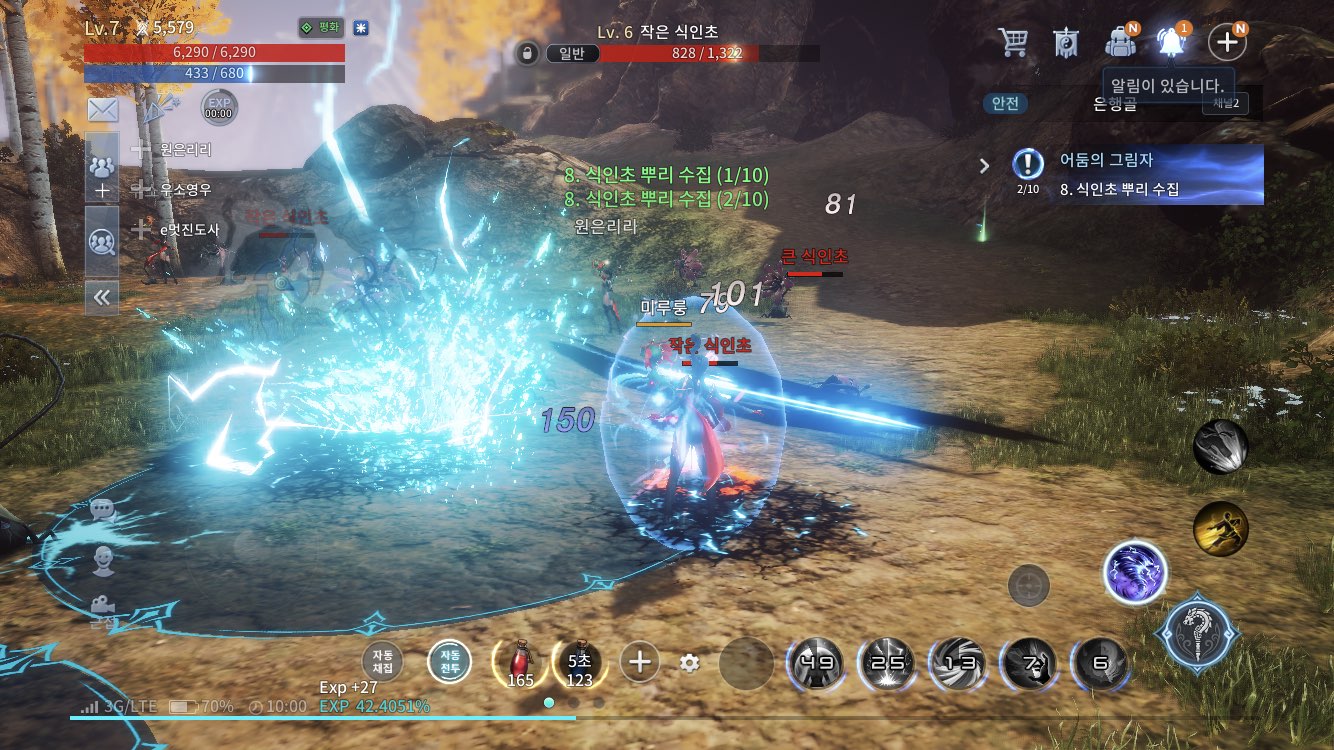Open the shopping cart store
Image resolution: width=1334 pixels, height=750 pixels.
(x=1013, y=42)
